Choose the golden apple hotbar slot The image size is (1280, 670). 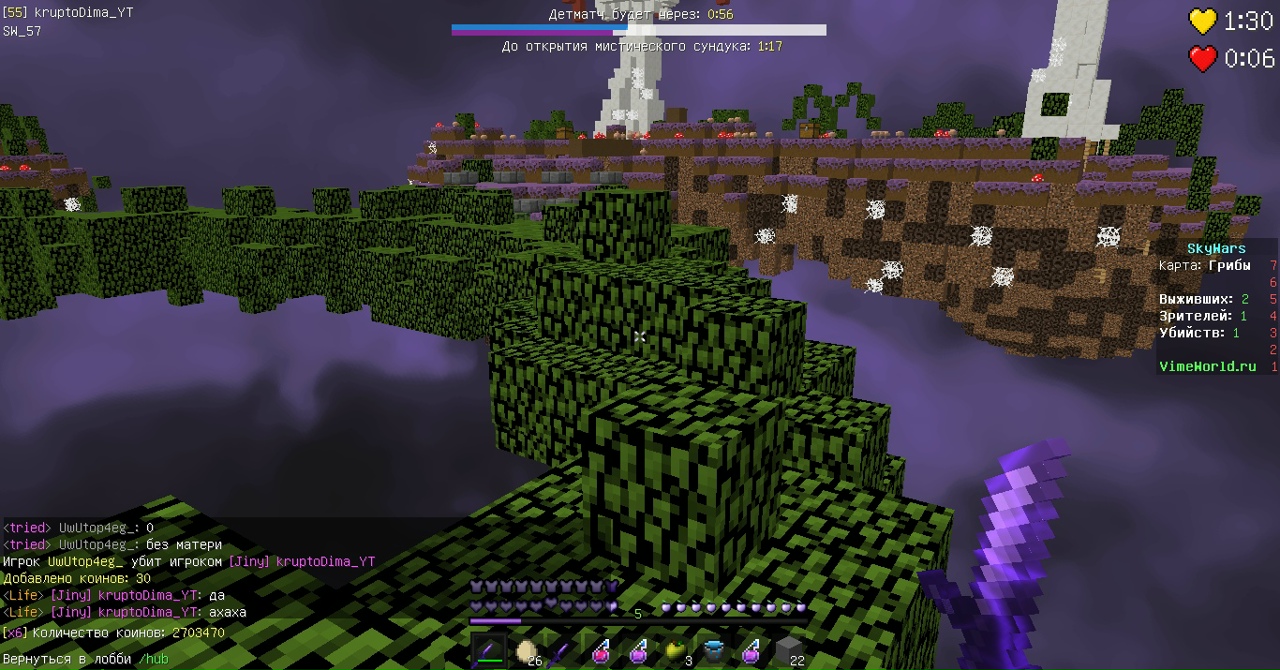pos(676,653)
